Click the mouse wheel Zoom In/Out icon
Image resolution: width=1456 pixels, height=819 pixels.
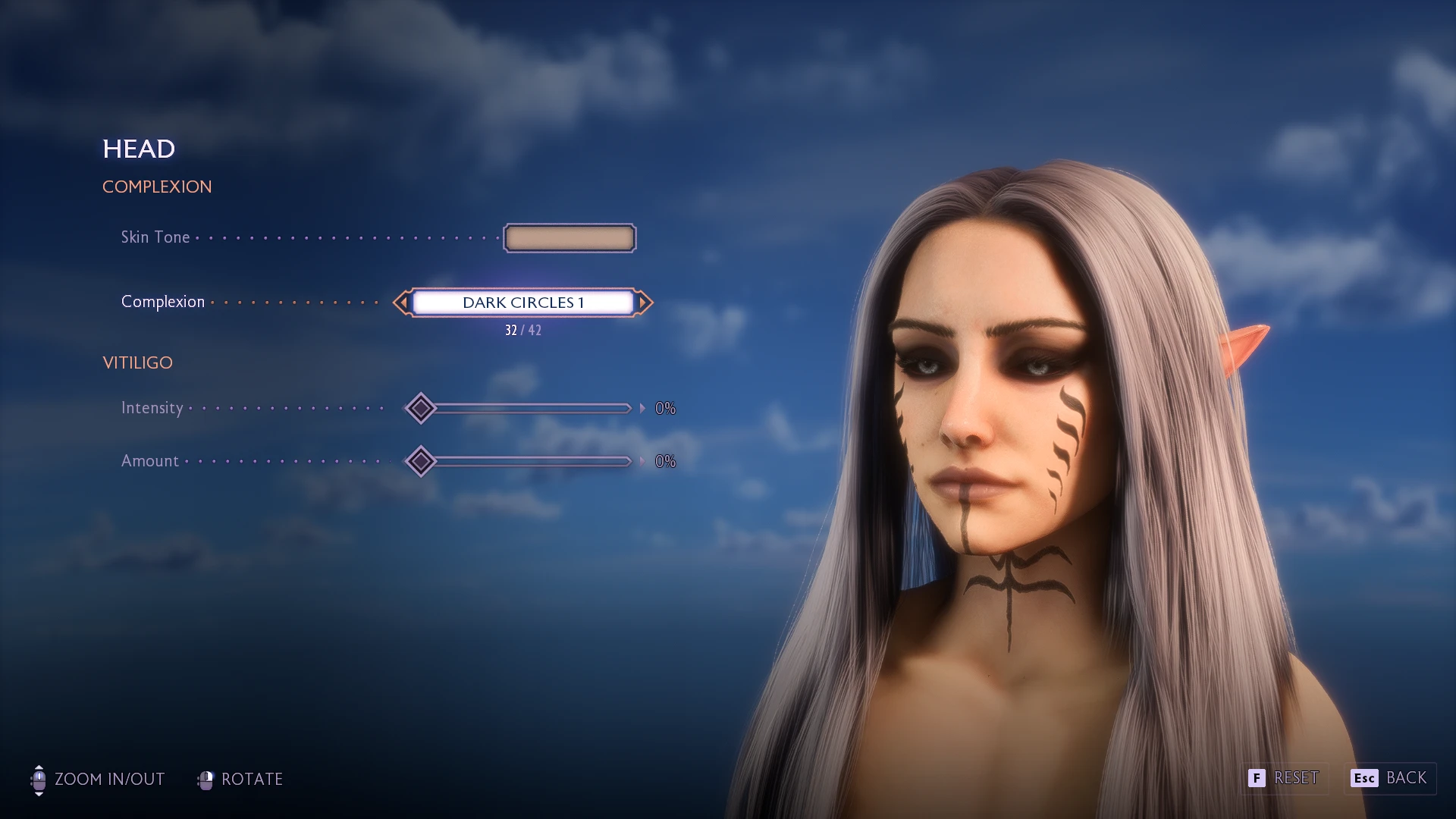point(39,779)
